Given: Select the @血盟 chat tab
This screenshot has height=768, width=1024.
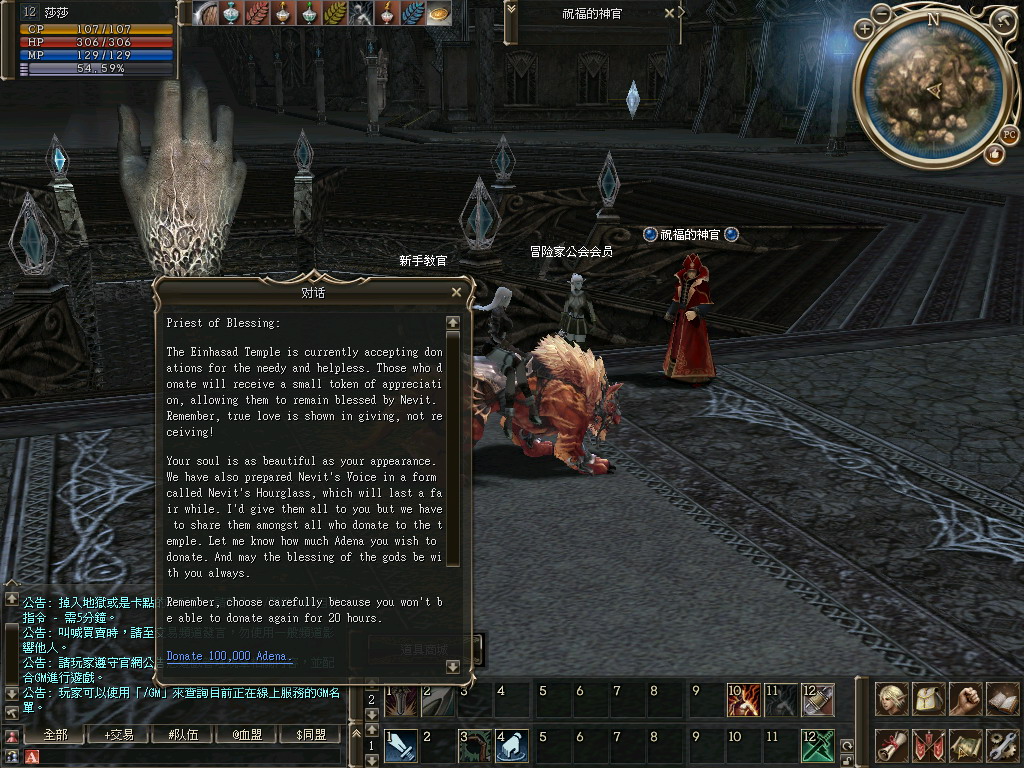Looking at the screenshot, I should [246, 735].
